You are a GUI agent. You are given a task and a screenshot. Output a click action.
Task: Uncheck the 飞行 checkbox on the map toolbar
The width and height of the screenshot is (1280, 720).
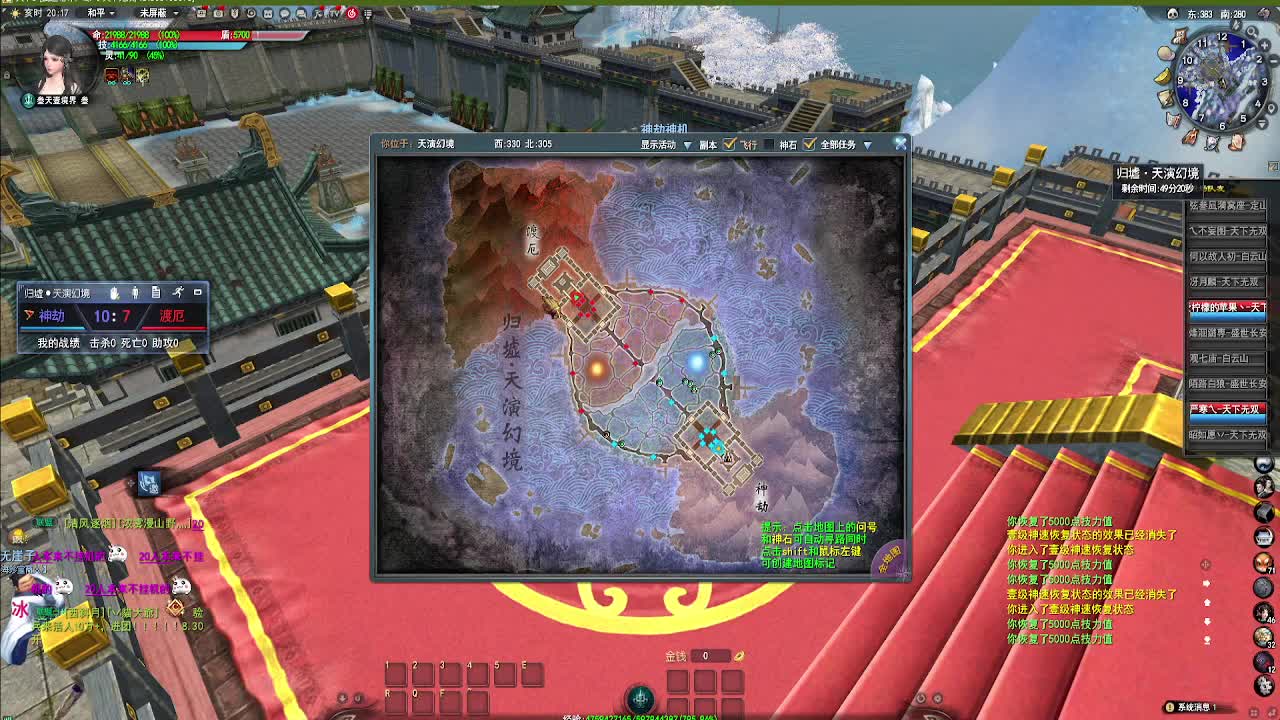coord(729,145)
